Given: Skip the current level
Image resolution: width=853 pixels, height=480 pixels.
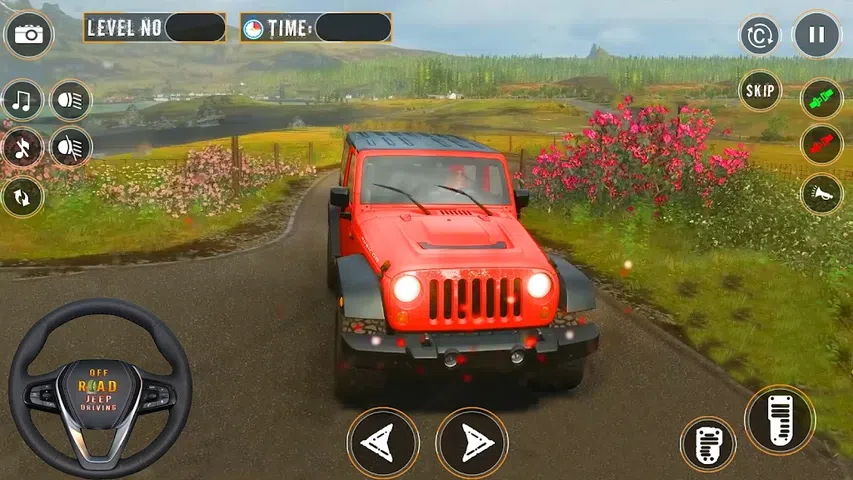Looking at the screenshot, I should click(760, 91).
